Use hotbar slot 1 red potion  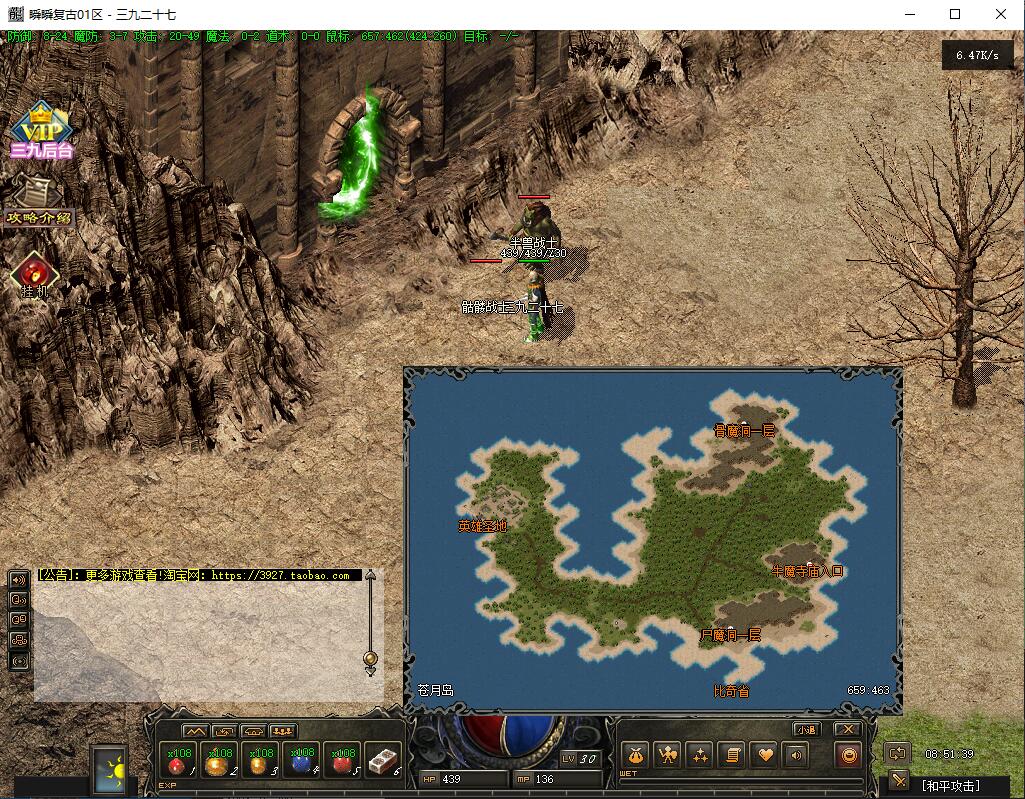coord(179,762)
